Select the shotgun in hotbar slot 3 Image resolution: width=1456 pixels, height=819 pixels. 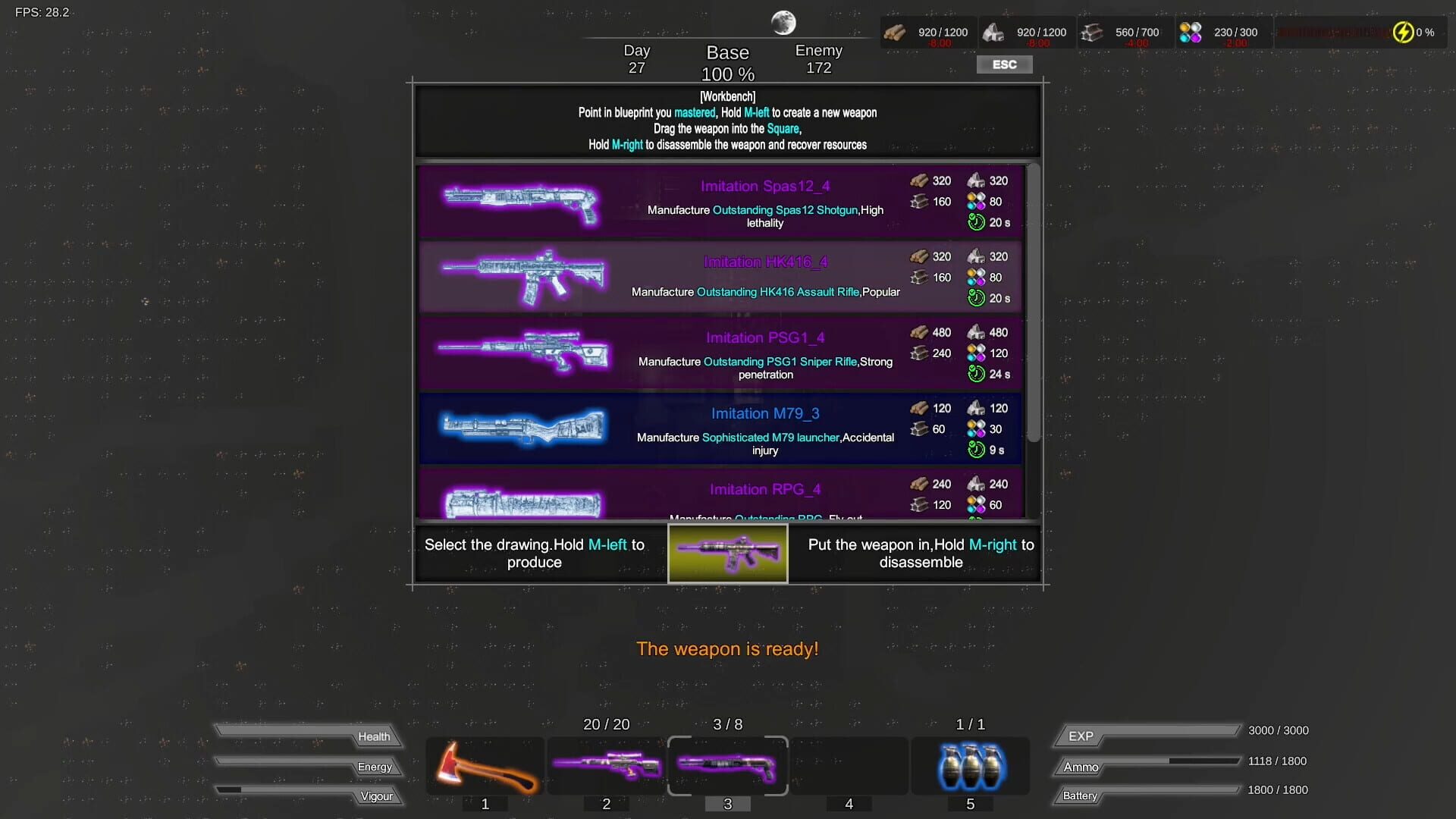click(x=727, y=766)
